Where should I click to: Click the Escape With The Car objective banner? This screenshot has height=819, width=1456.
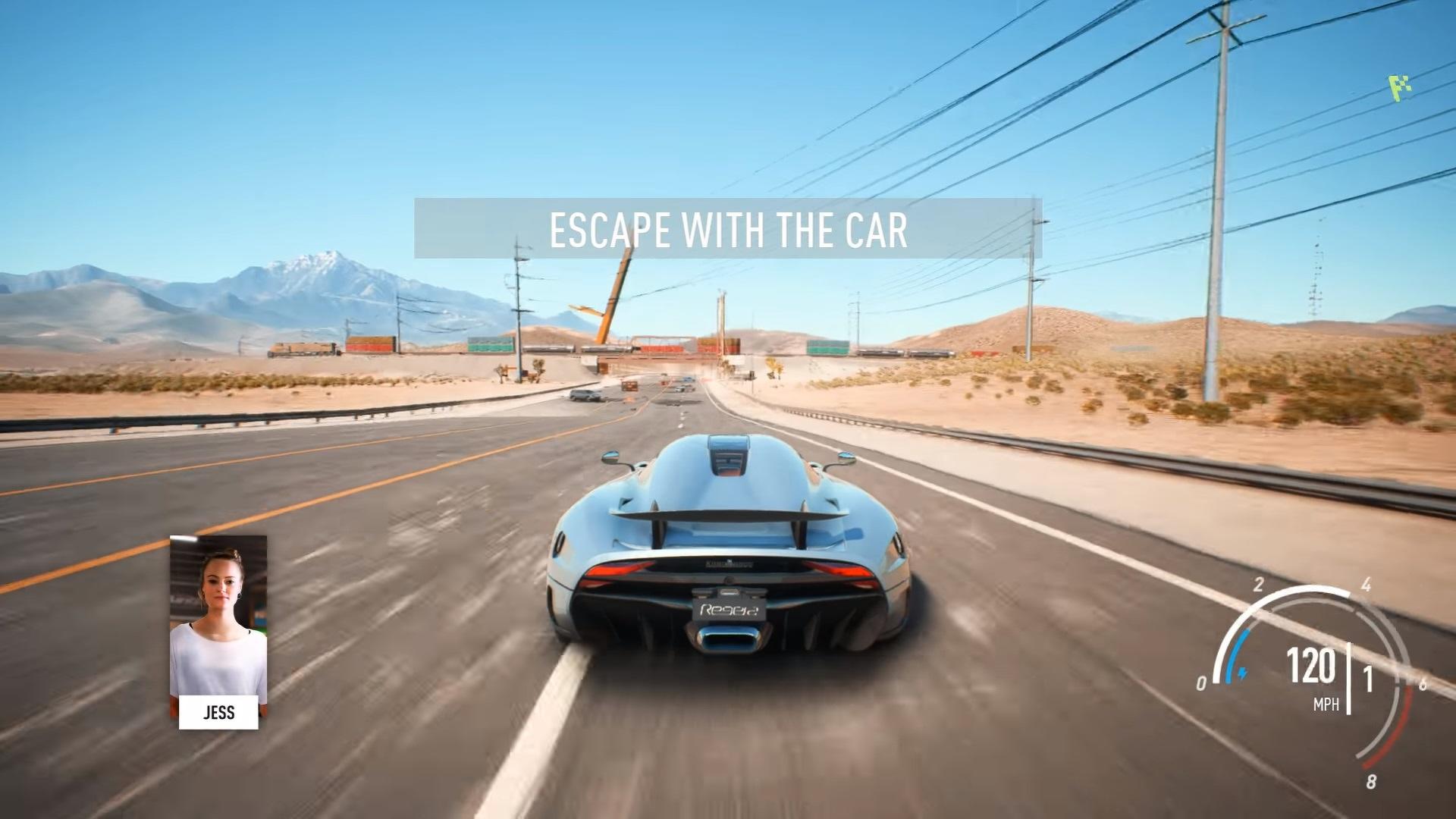point(727,229)
